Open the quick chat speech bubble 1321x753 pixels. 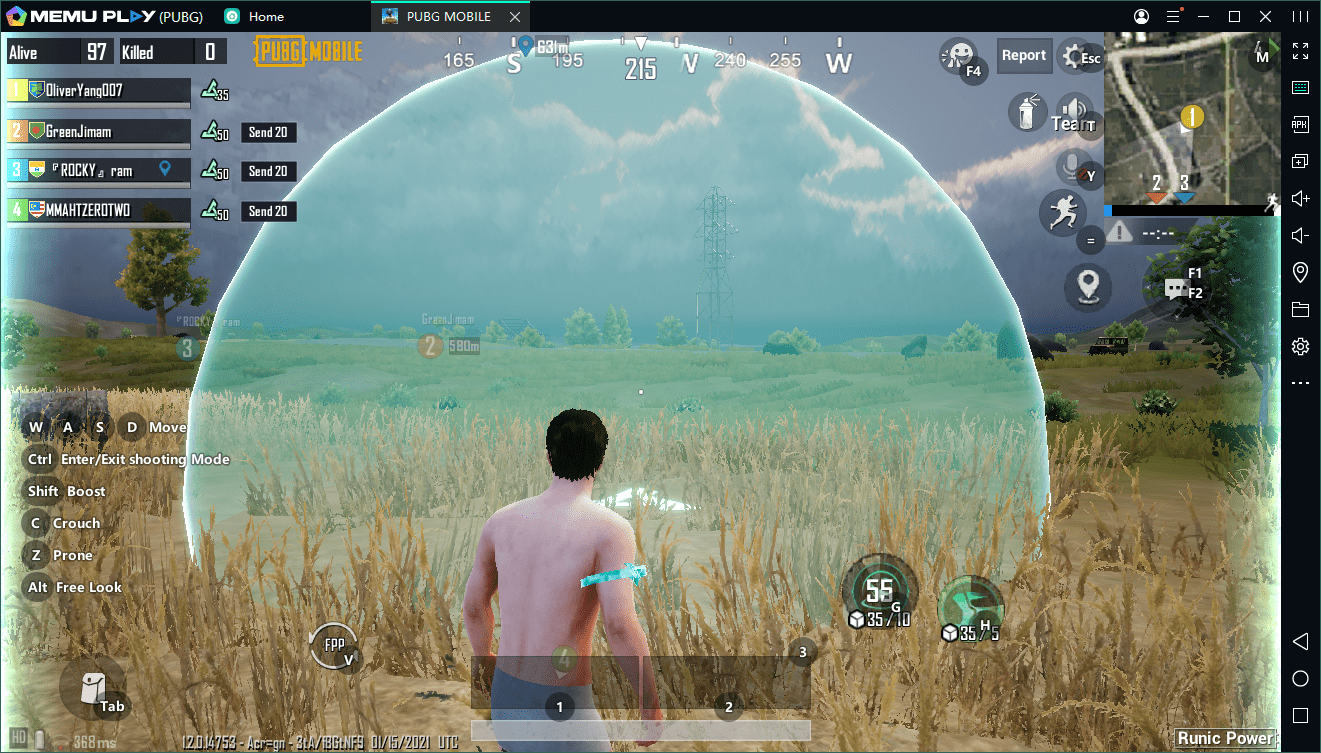click(x=1175, y=289)
